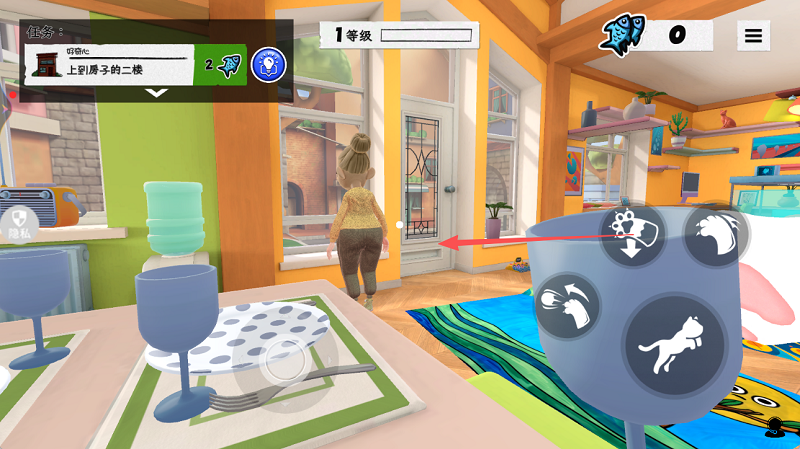This screenshot has height=449, width=800.
Task: Open the hamburger menu
Action: 753,36
